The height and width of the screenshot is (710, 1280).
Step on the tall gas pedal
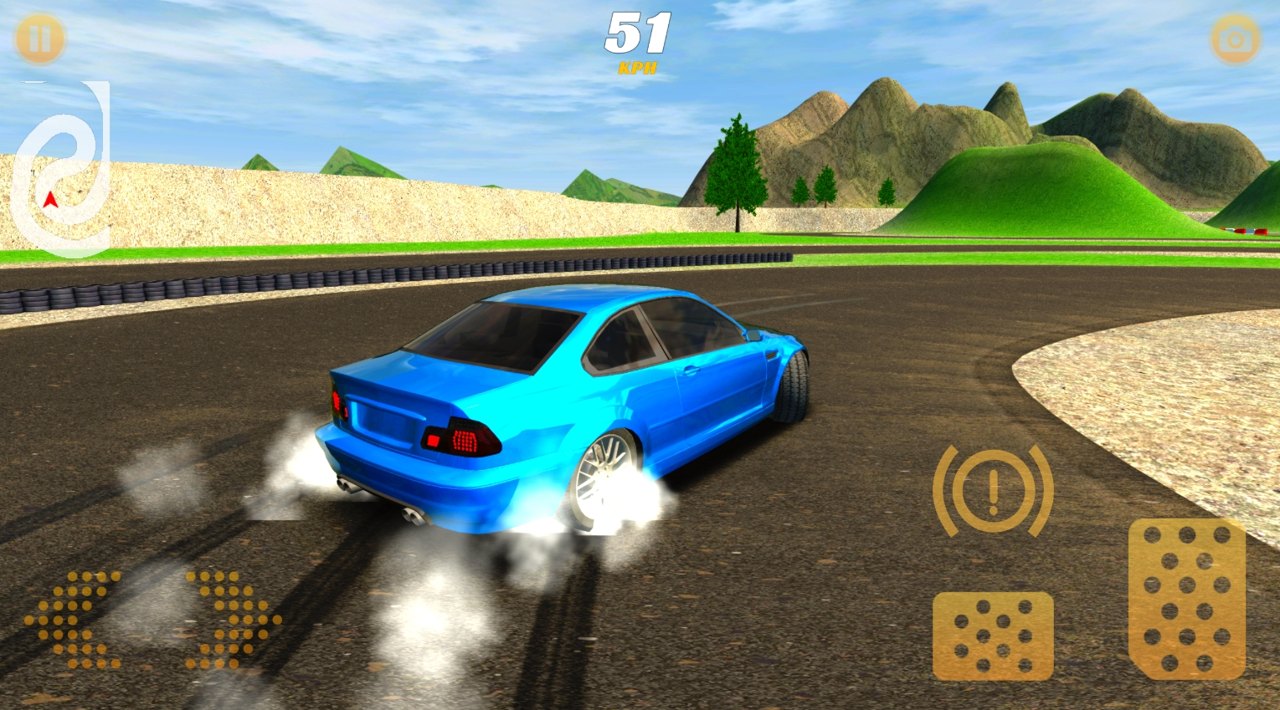1187,599
